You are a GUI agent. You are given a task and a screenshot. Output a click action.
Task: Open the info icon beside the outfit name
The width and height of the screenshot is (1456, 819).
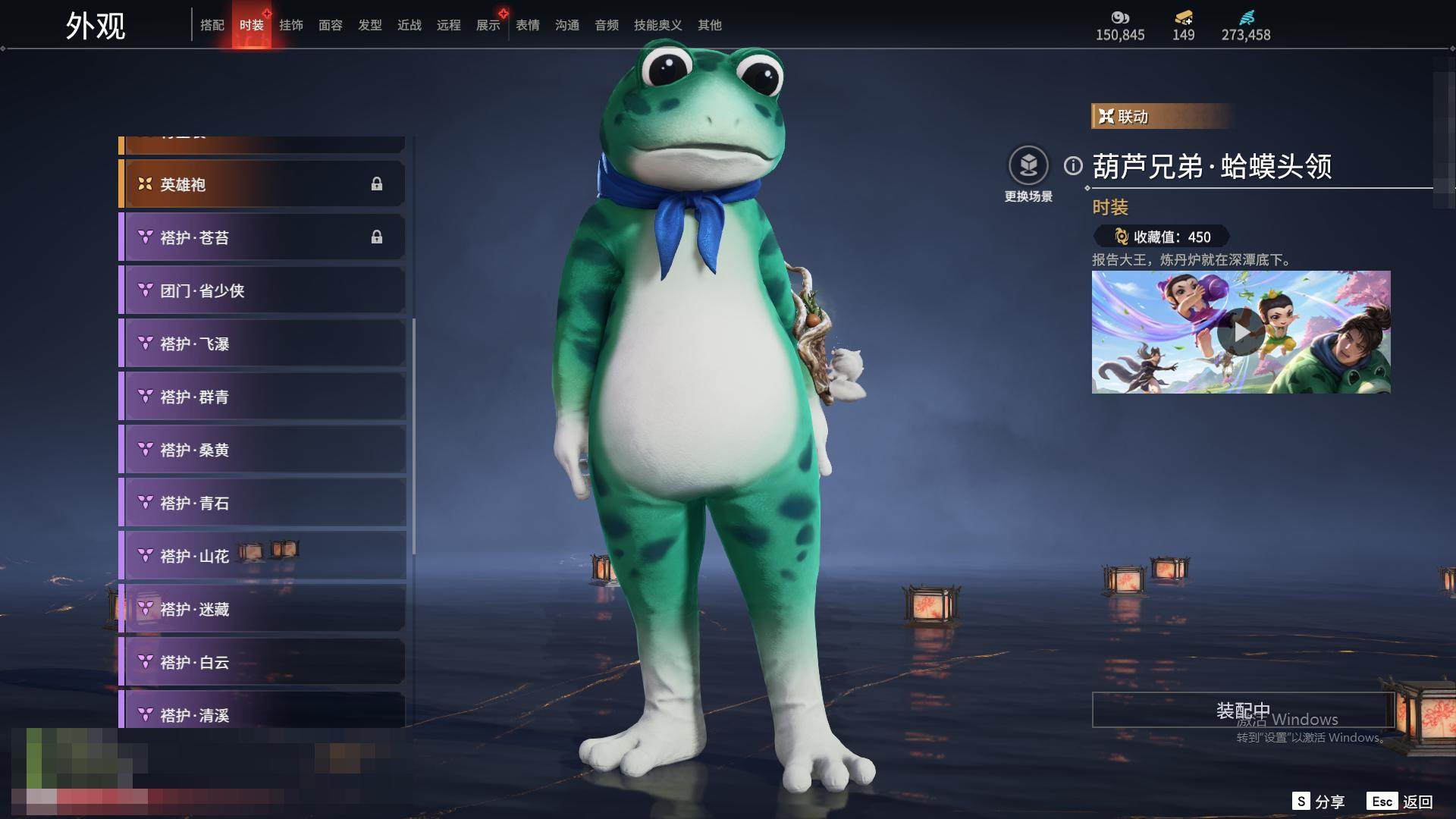tap(1073, 165)
